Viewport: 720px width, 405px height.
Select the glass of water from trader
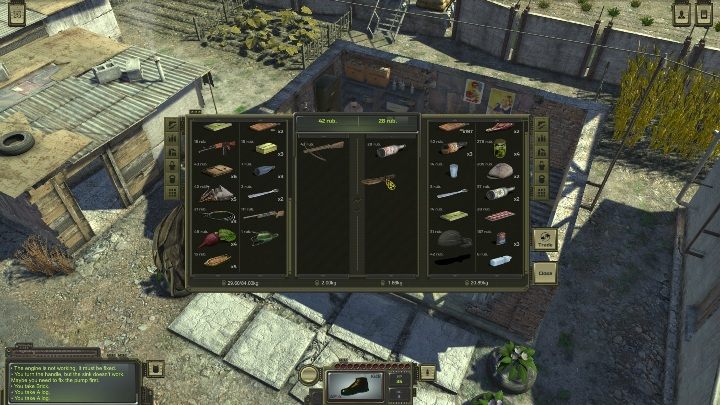(453, 170)
